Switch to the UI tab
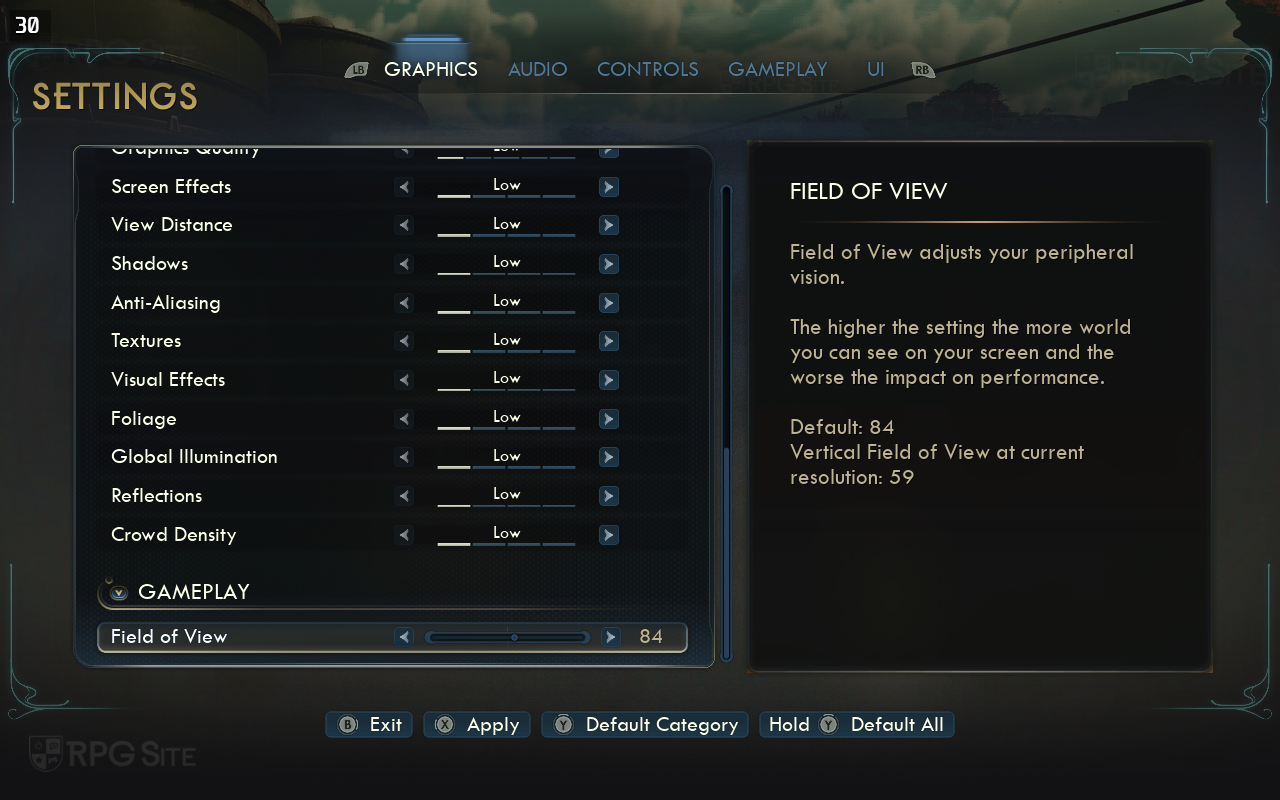This screenshot has width=1280, height=800. pos(875,69)
